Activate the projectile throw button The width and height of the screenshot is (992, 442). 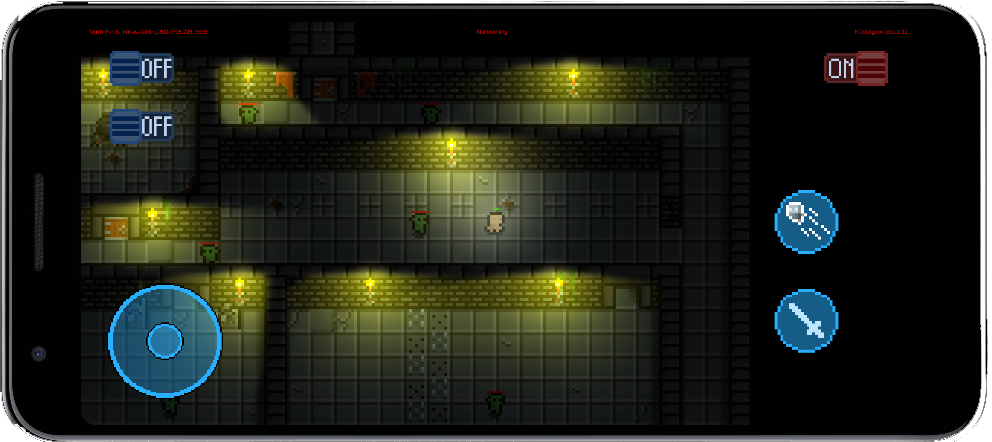806,221
